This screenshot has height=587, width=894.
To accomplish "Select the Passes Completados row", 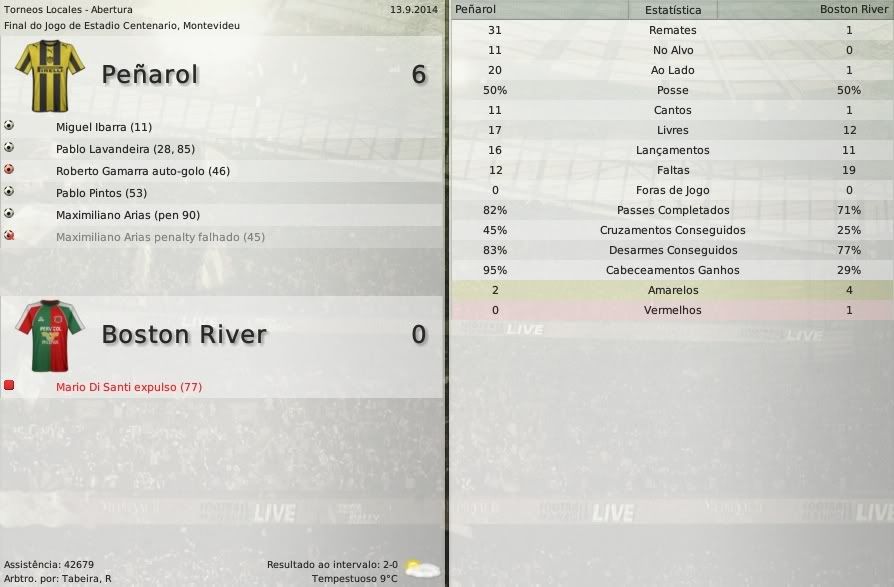I will tap(672, 210).
